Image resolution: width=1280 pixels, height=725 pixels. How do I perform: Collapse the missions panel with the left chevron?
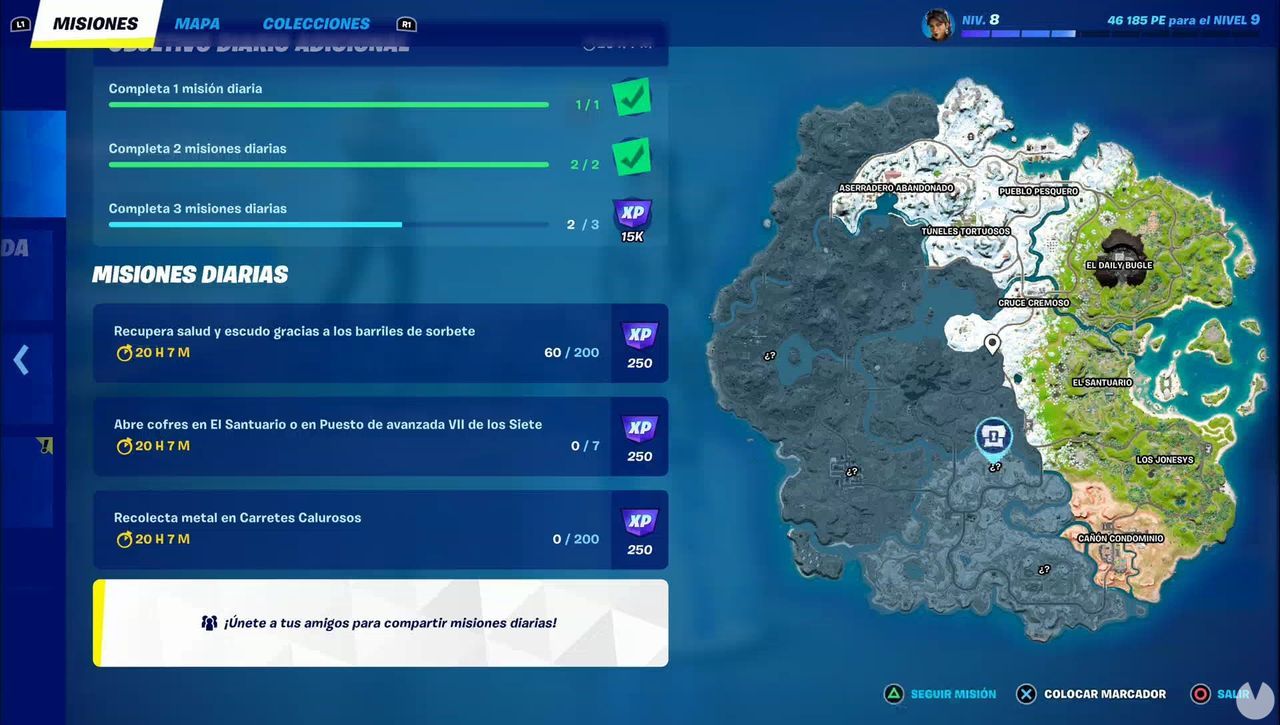[22, 359]
